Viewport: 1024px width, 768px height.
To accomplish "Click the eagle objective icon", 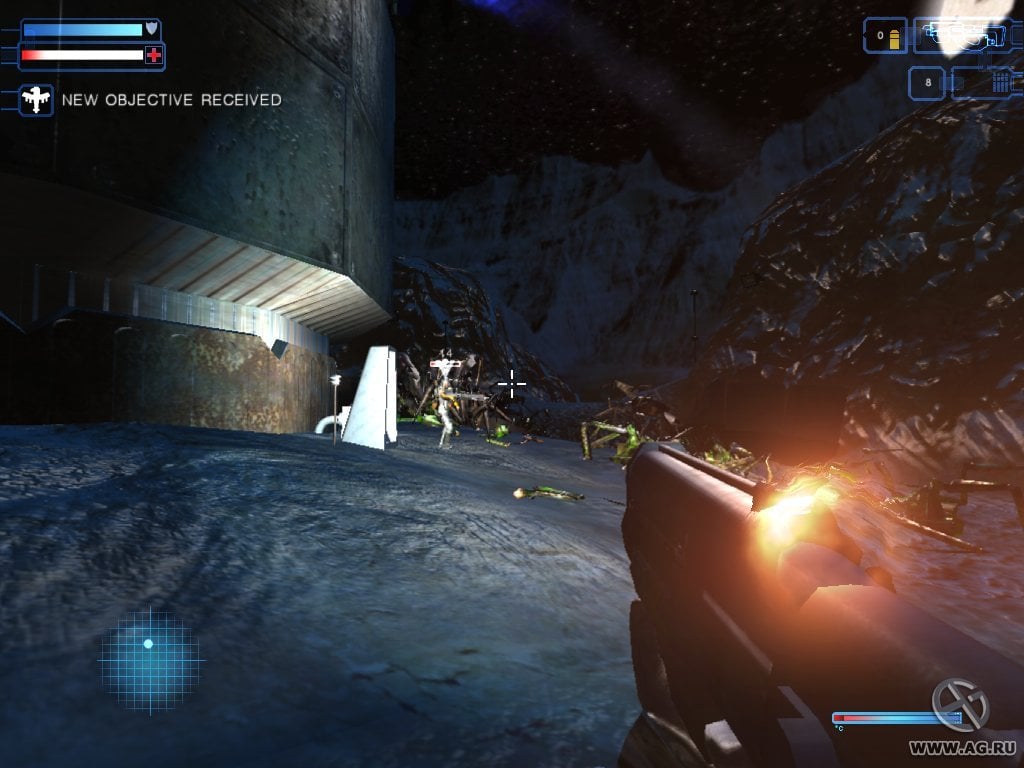I will click(x=37, y=99).
